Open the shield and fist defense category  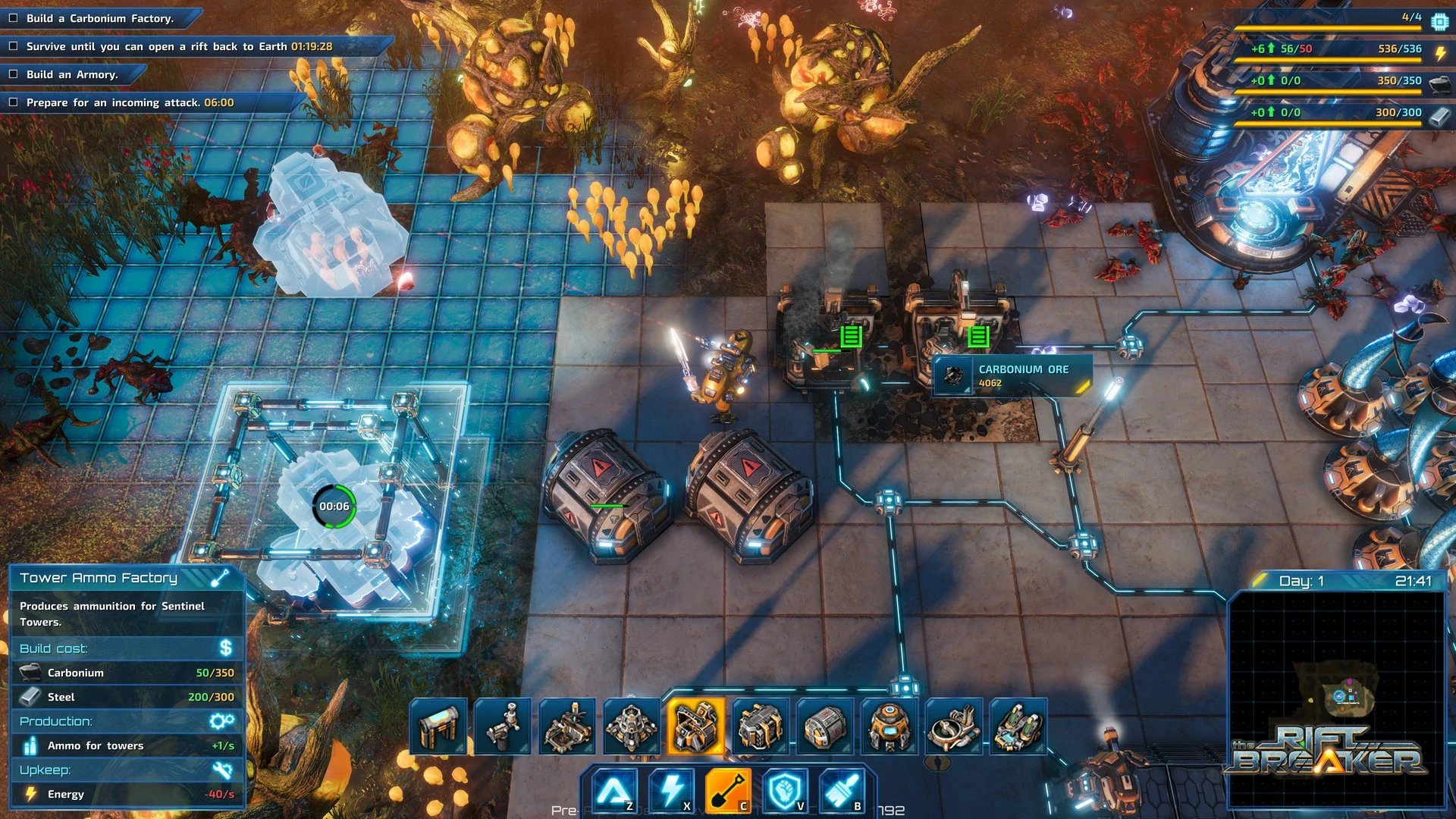tap(785, 790)
